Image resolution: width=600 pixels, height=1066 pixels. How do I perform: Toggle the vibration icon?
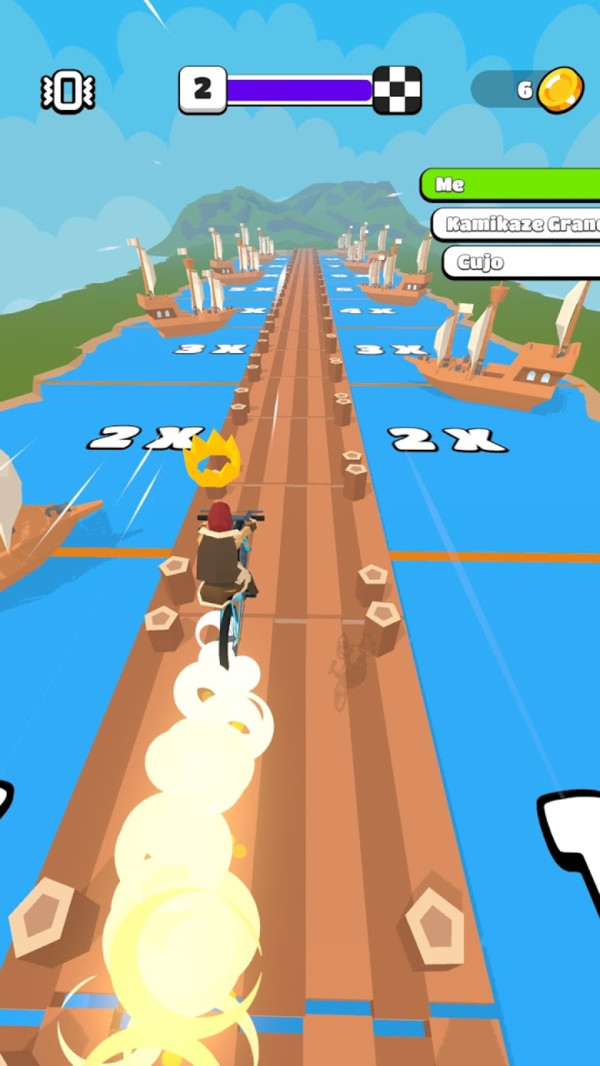coord(67,92)
